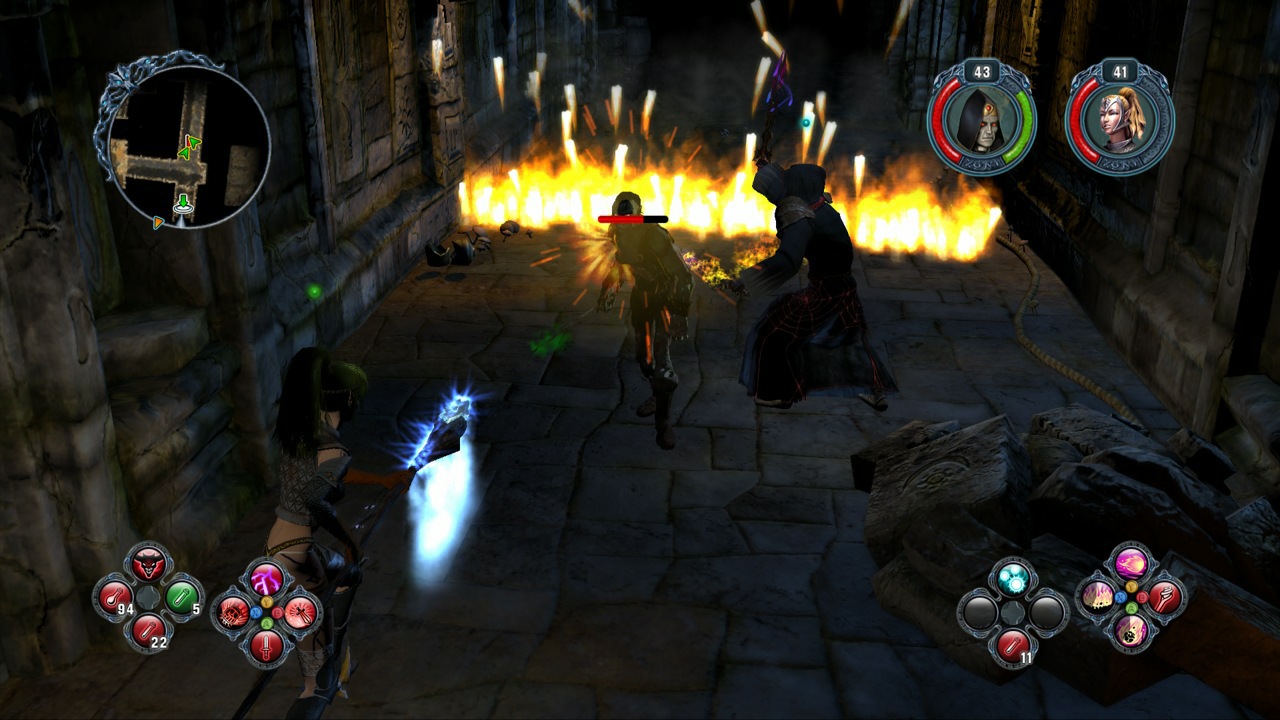Click an empty slot on the right wheel

979,612
